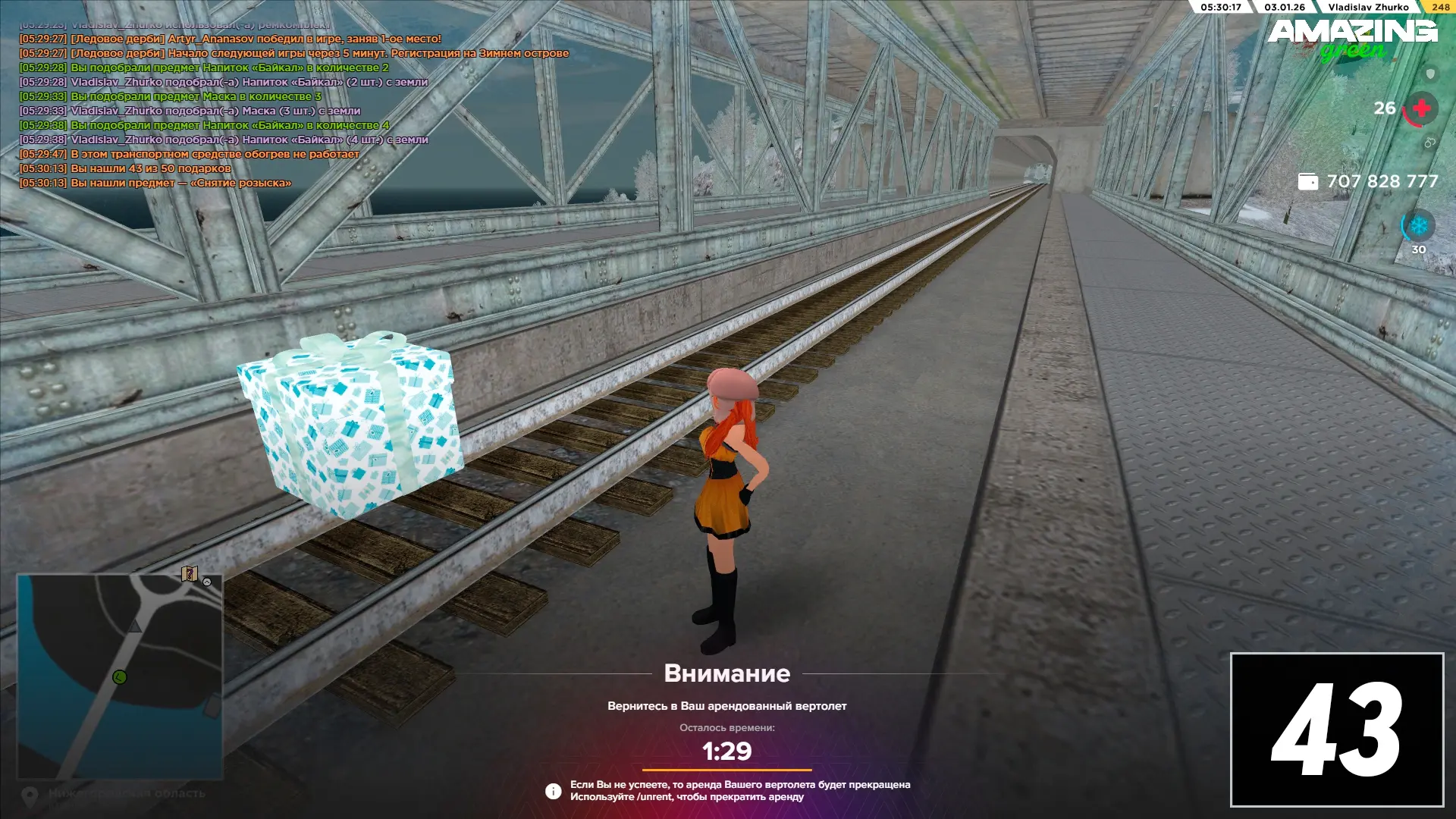Open the wallet icon beside the money
The width and height of the screenshot is (1456, 819).
[x=1308, y=182]
